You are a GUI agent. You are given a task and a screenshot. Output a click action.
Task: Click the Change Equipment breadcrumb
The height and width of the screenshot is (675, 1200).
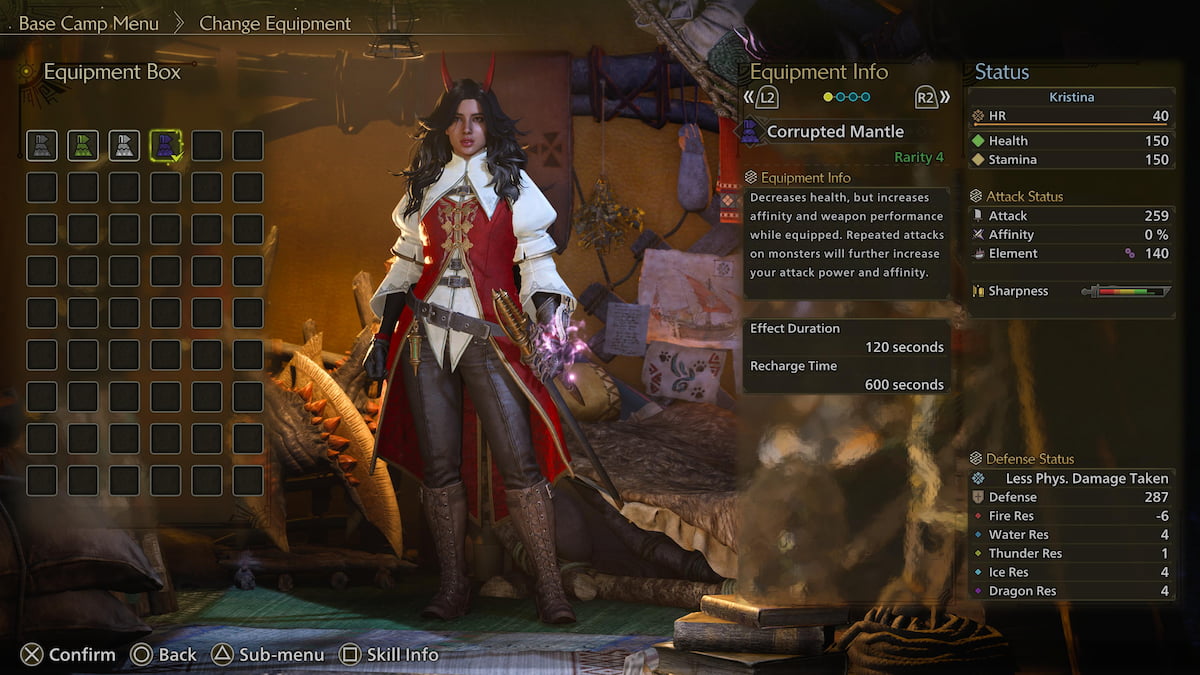click(275, 23)
